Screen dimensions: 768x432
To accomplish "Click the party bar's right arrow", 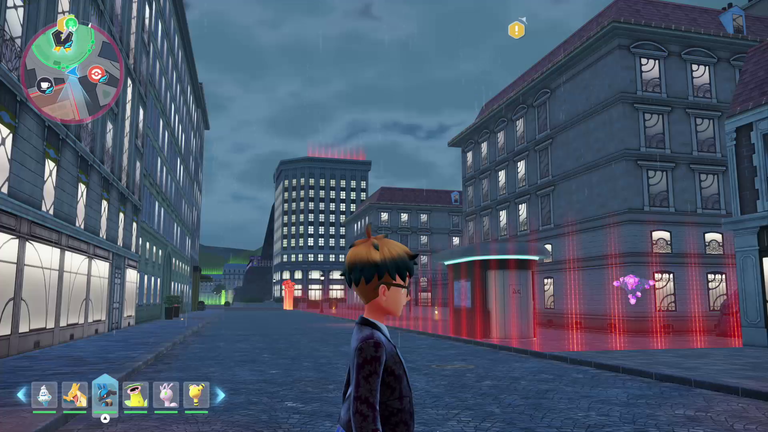I will click(220, 395).
